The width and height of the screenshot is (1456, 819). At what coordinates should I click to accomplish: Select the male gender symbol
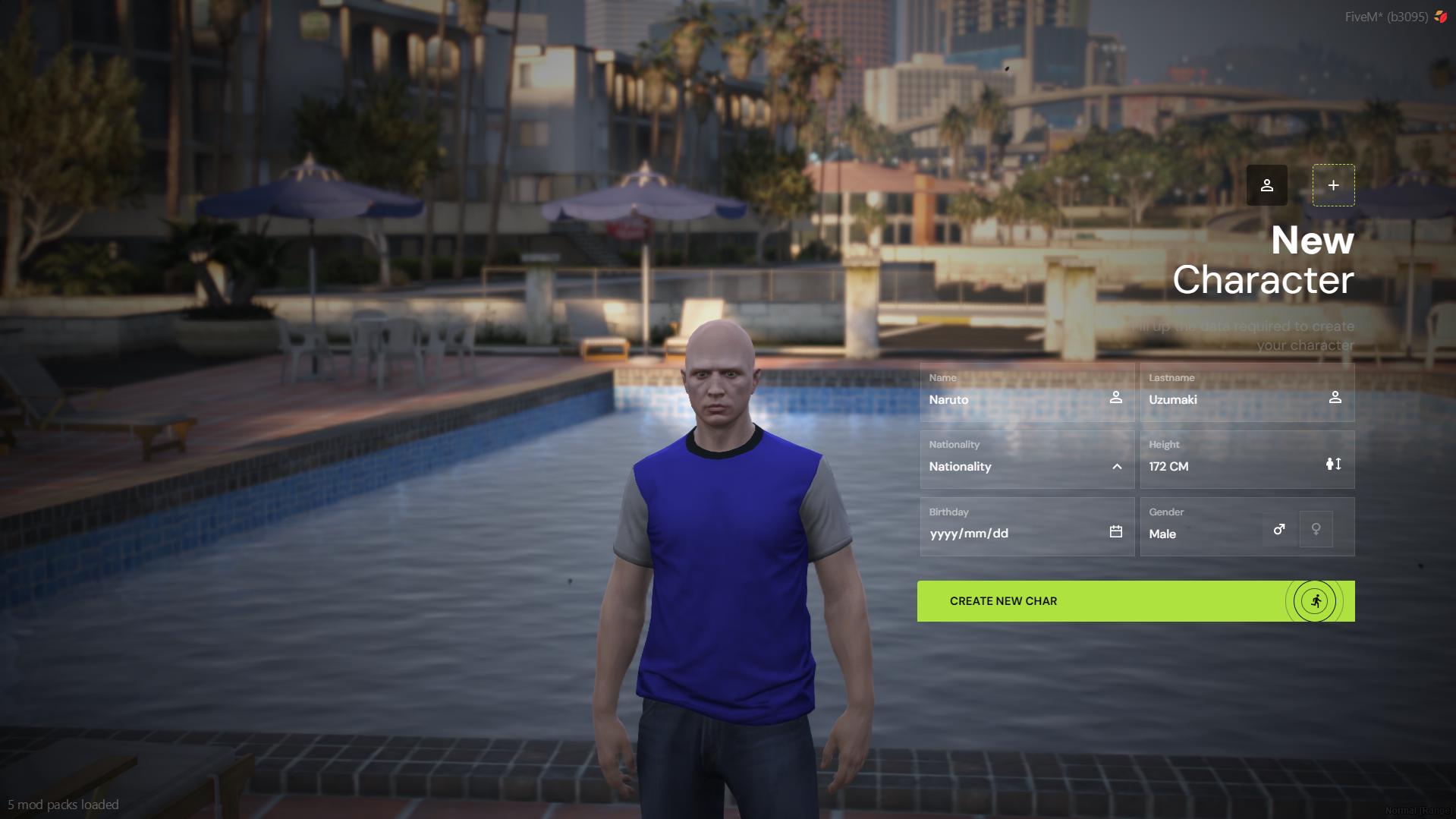click(x=1278, y=529)
